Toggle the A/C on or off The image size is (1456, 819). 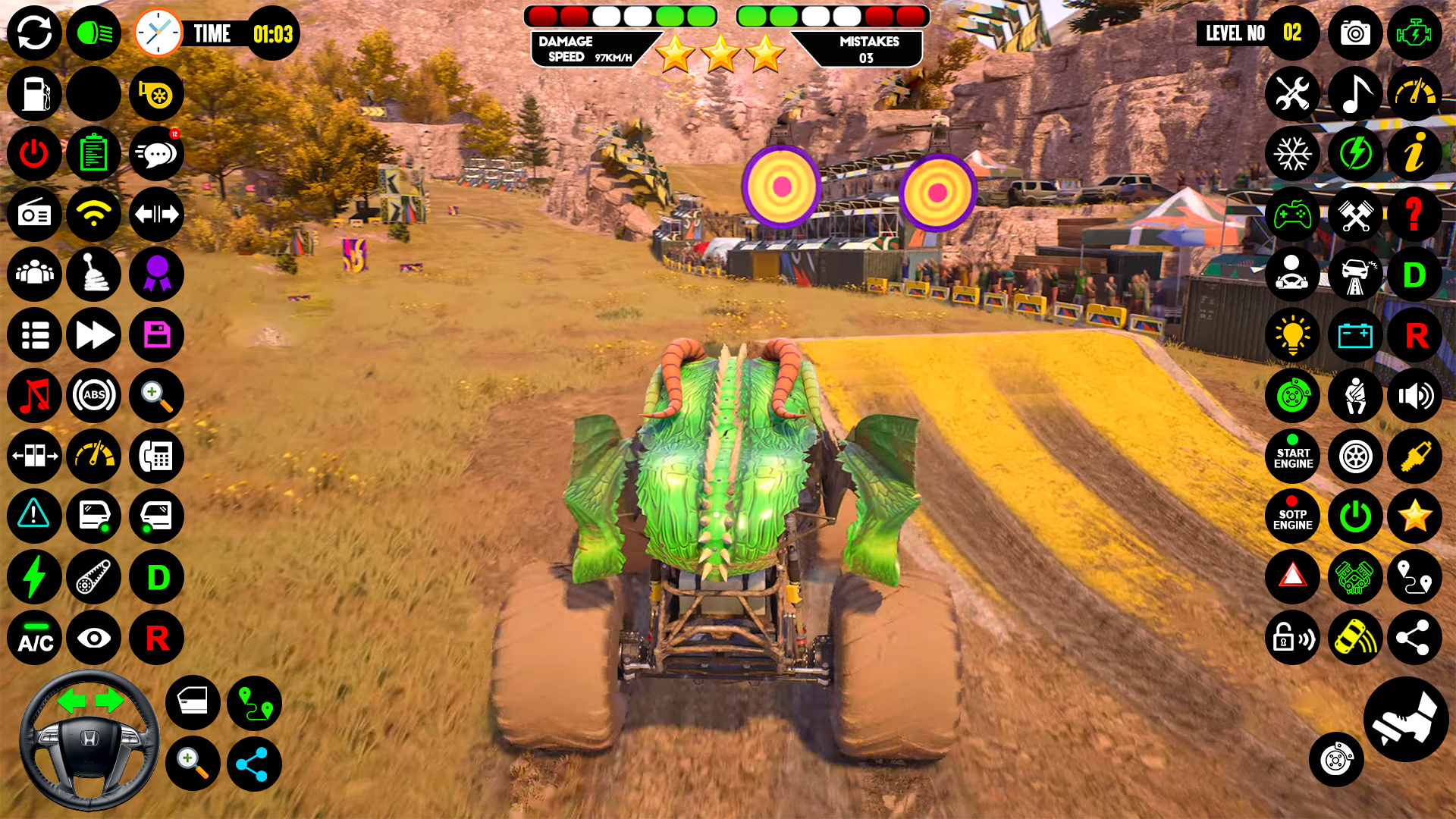point(34,639)
